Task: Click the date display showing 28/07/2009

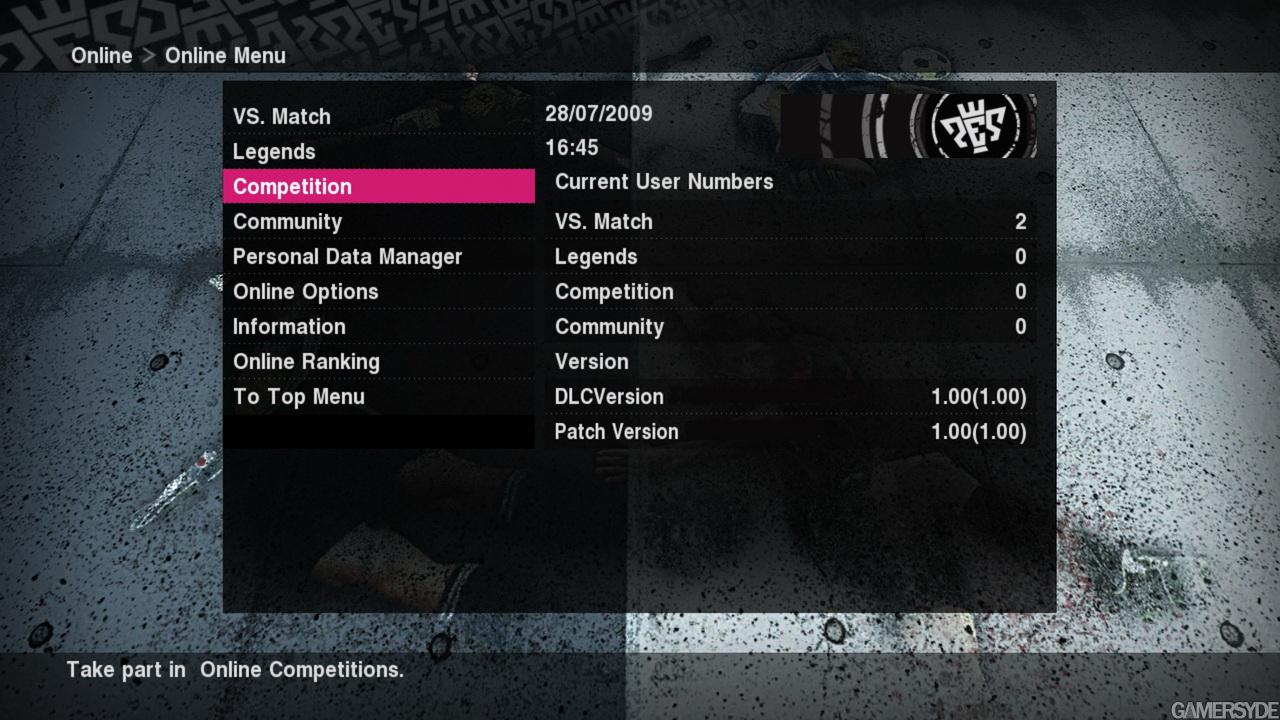Action: tap(599, 114)
